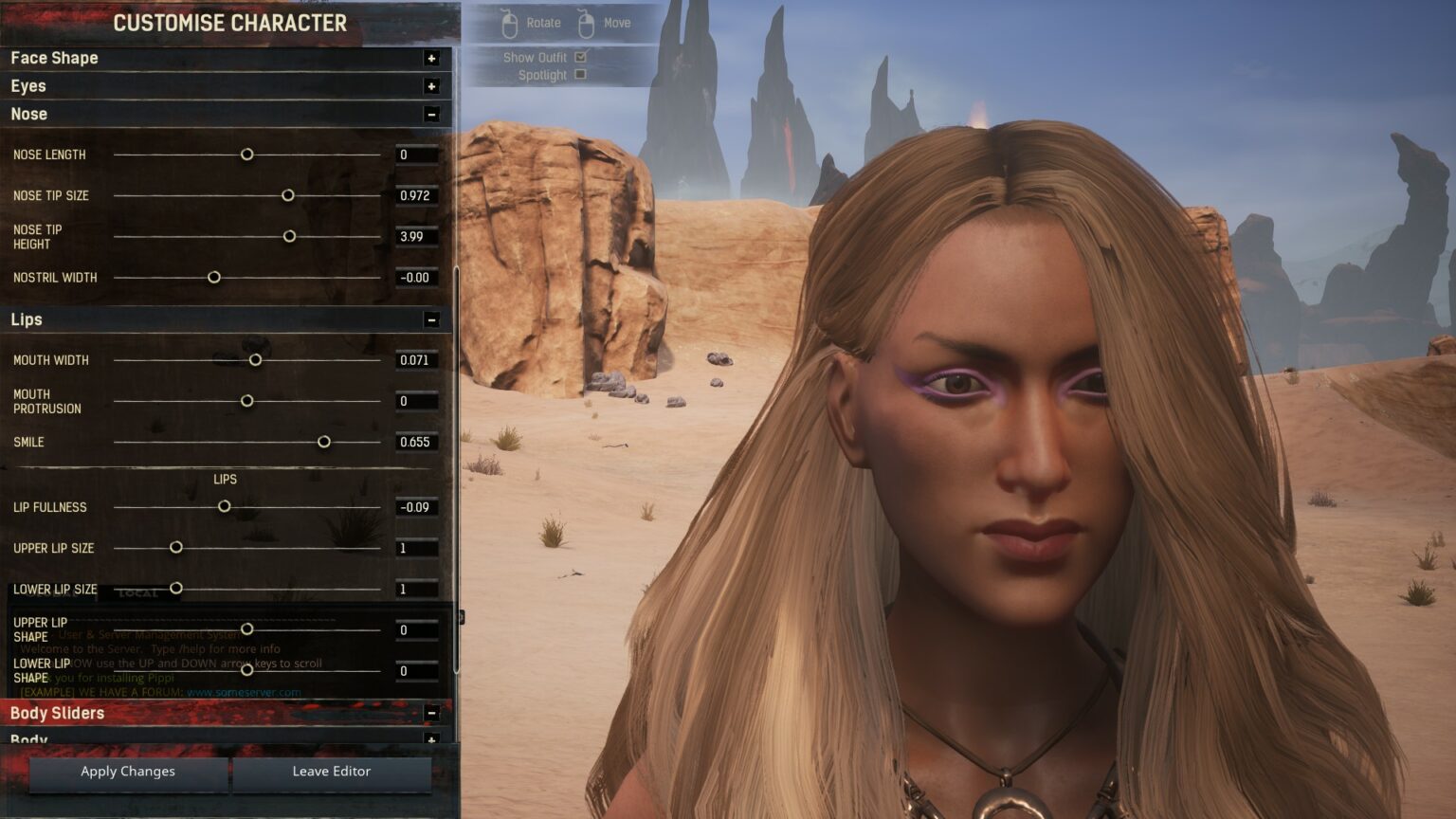Click the plus icon on Eyes header
Screen dimensions: 1456x819
pyautogui.click(x=433, y=86)
